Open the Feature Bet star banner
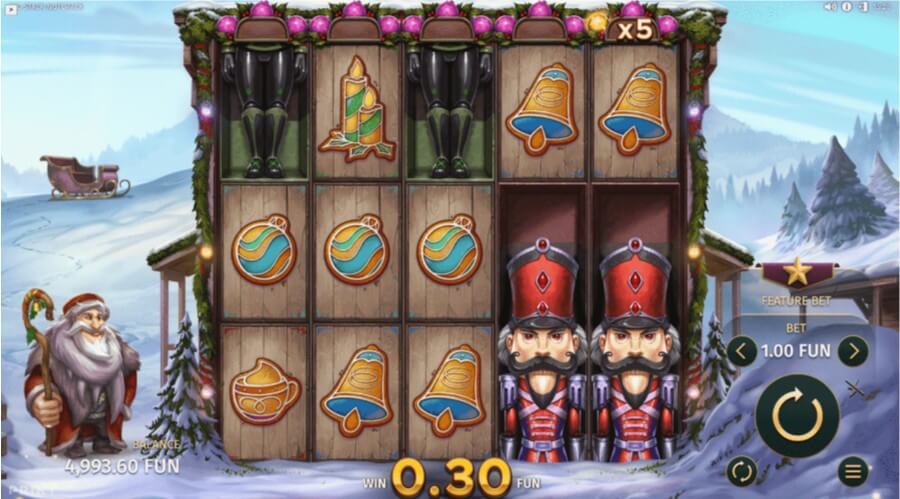The image size is (900, 499). tap(797, 274)
